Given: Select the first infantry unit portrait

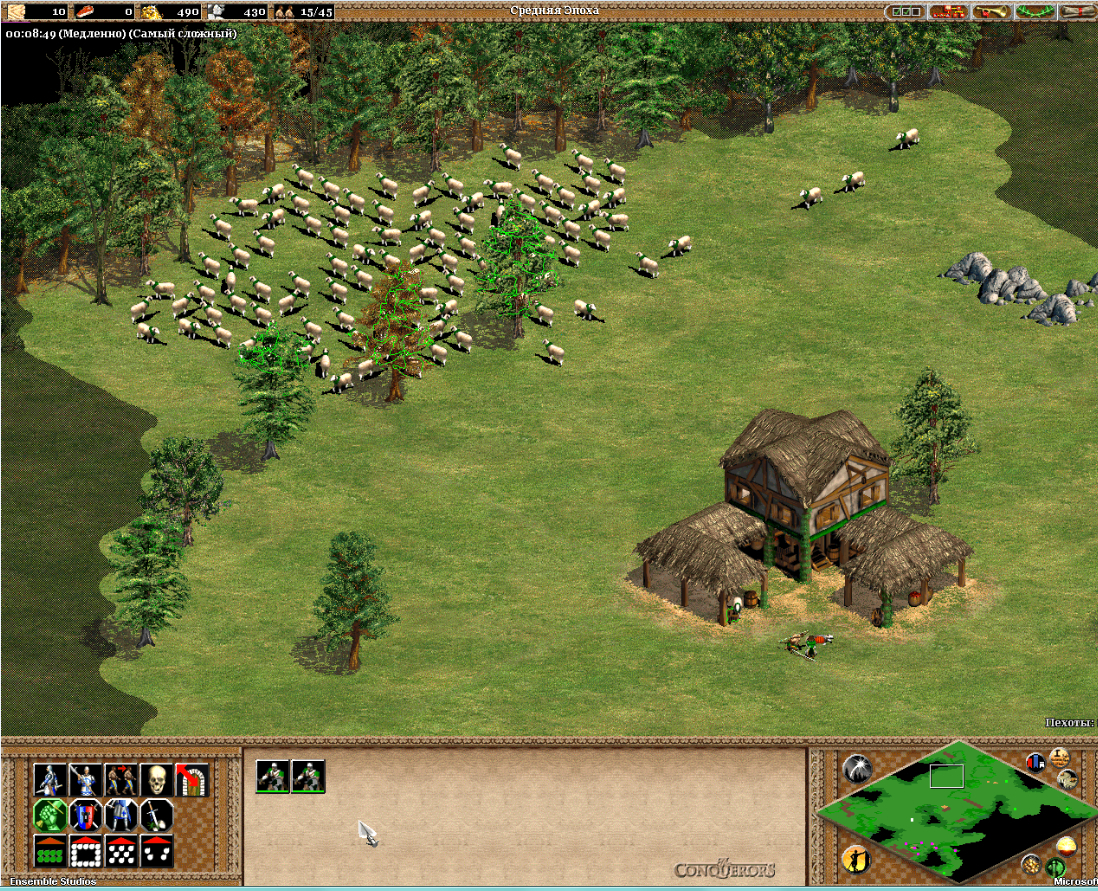Looking at the screenshot, I should click(272, 776).
